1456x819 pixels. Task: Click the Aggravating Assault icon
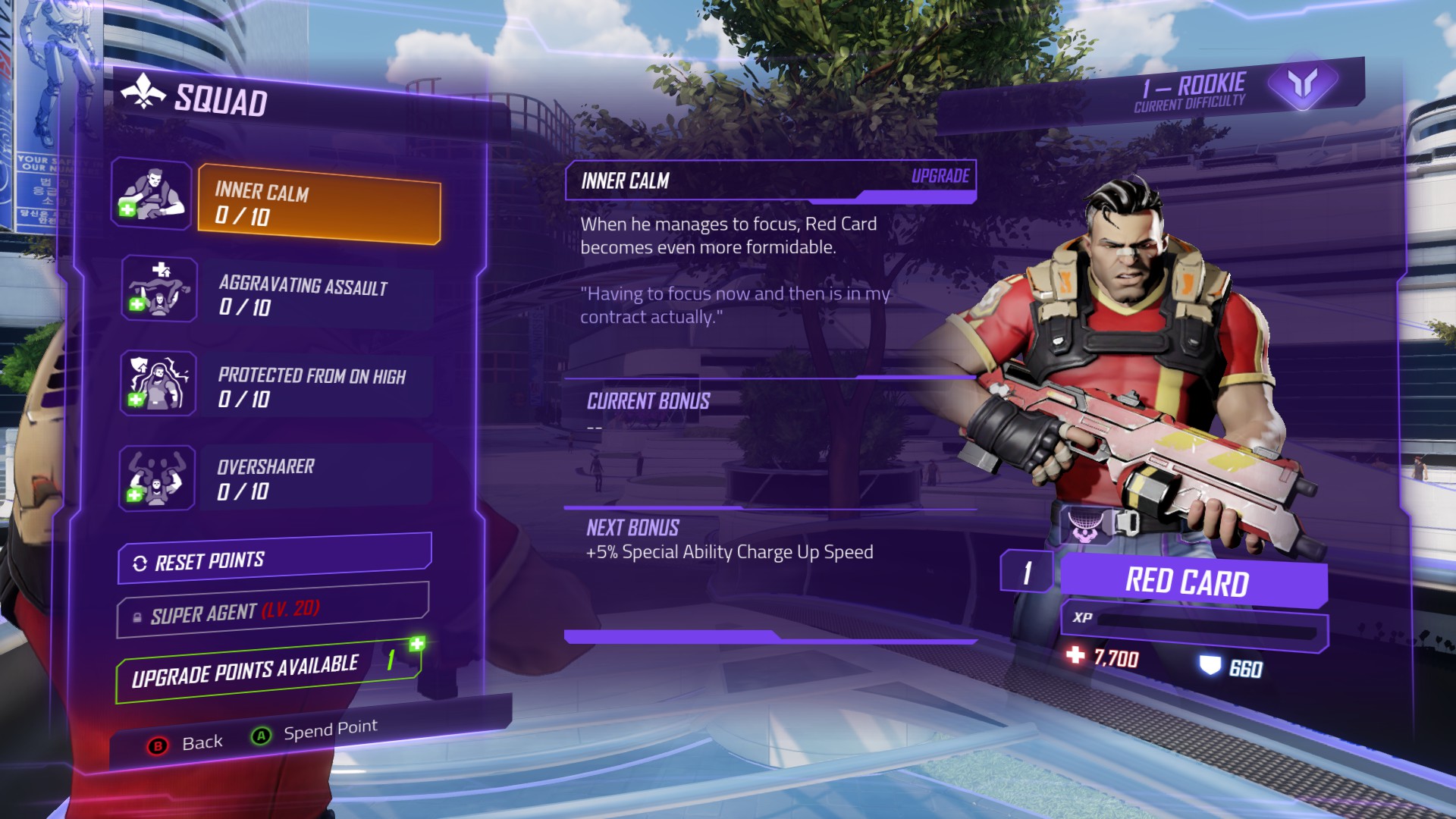point(159,289)
